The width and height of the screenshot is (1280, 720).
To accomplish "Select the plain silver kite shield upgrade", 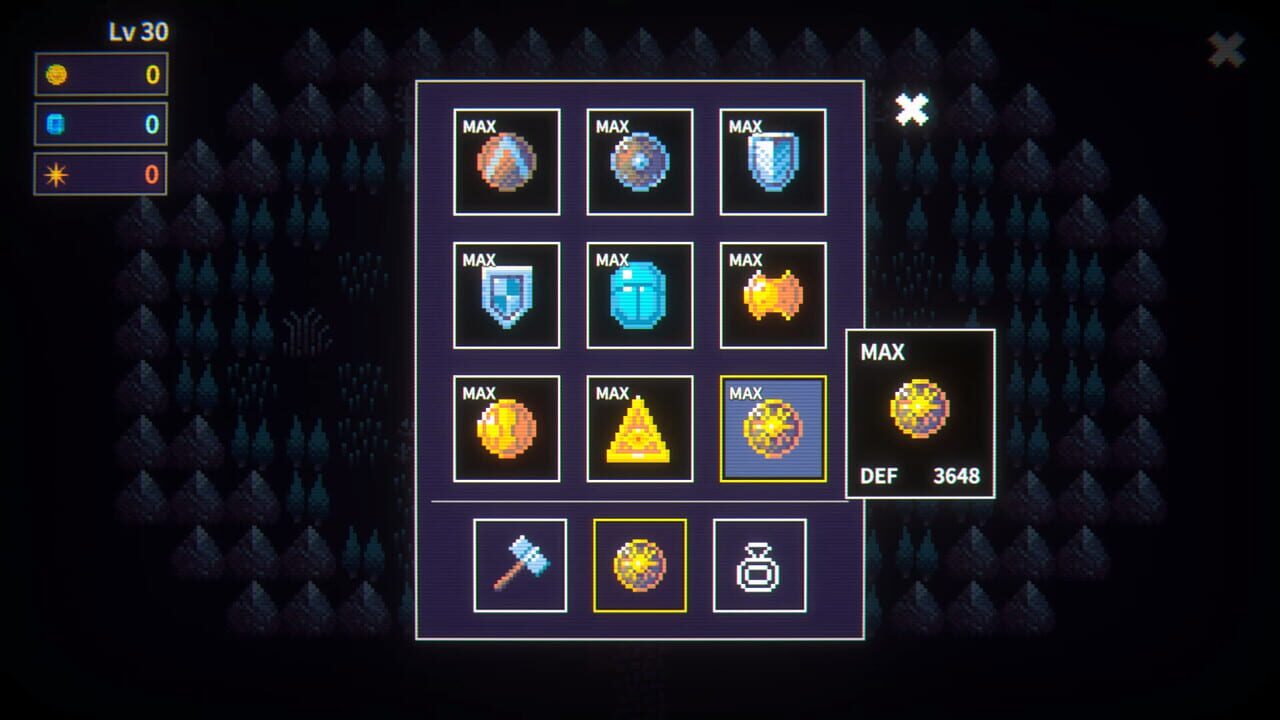I will [x=772, y=161].
